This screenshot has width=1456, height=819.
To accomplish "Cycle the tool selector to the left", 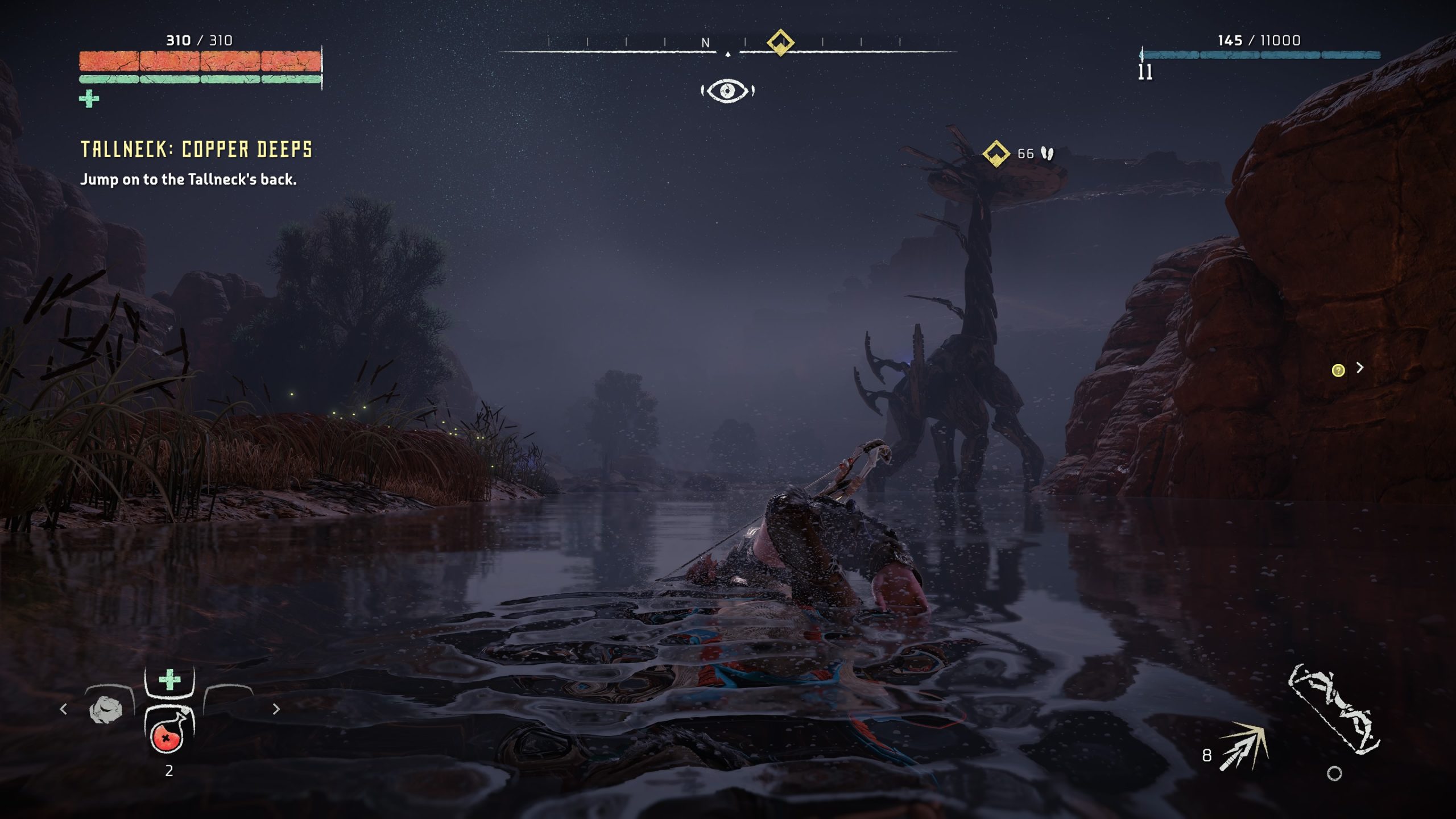I will tap(64, 709).
